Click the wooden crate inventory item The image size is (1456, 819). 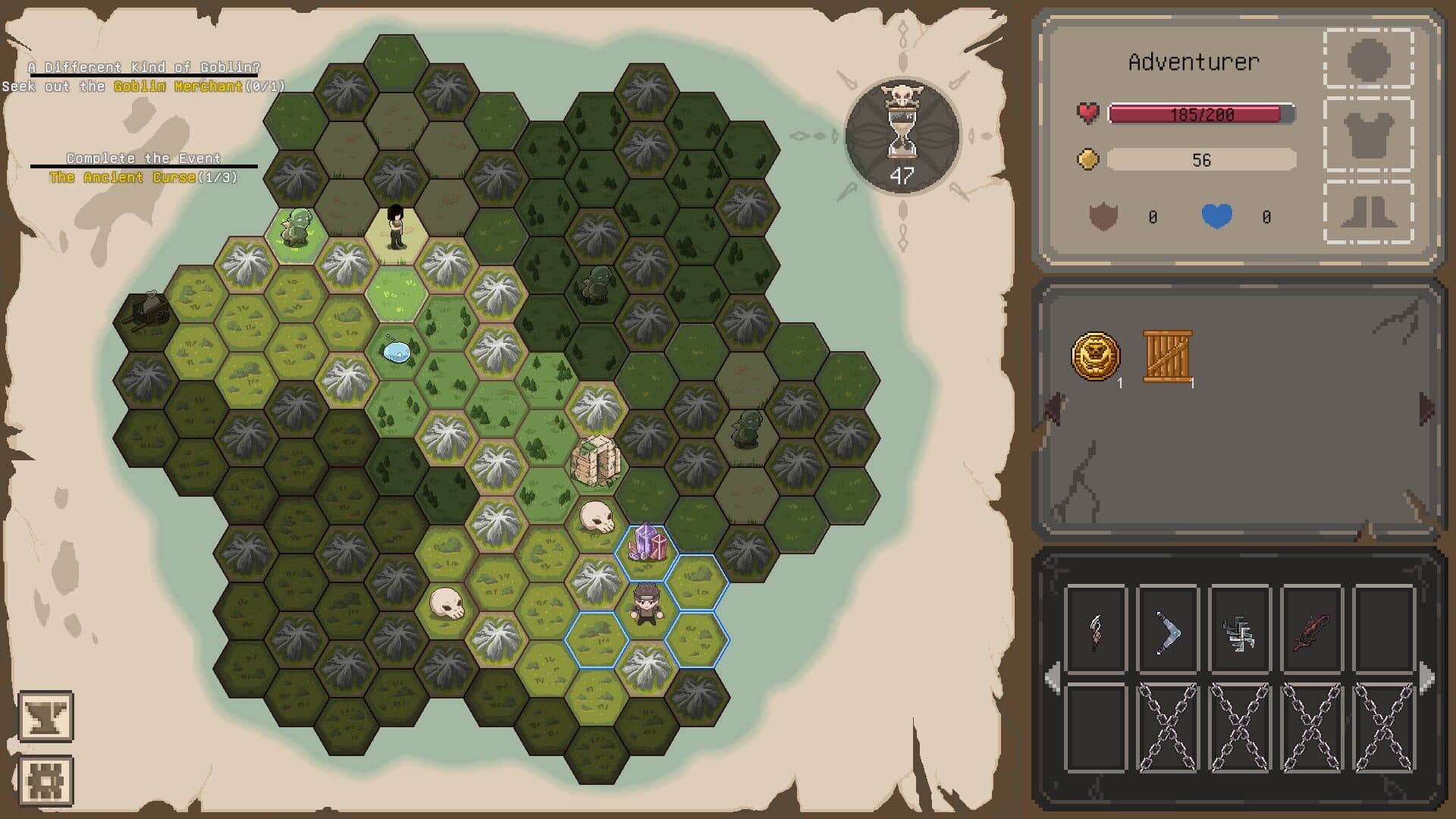[x=1166, y=353]
